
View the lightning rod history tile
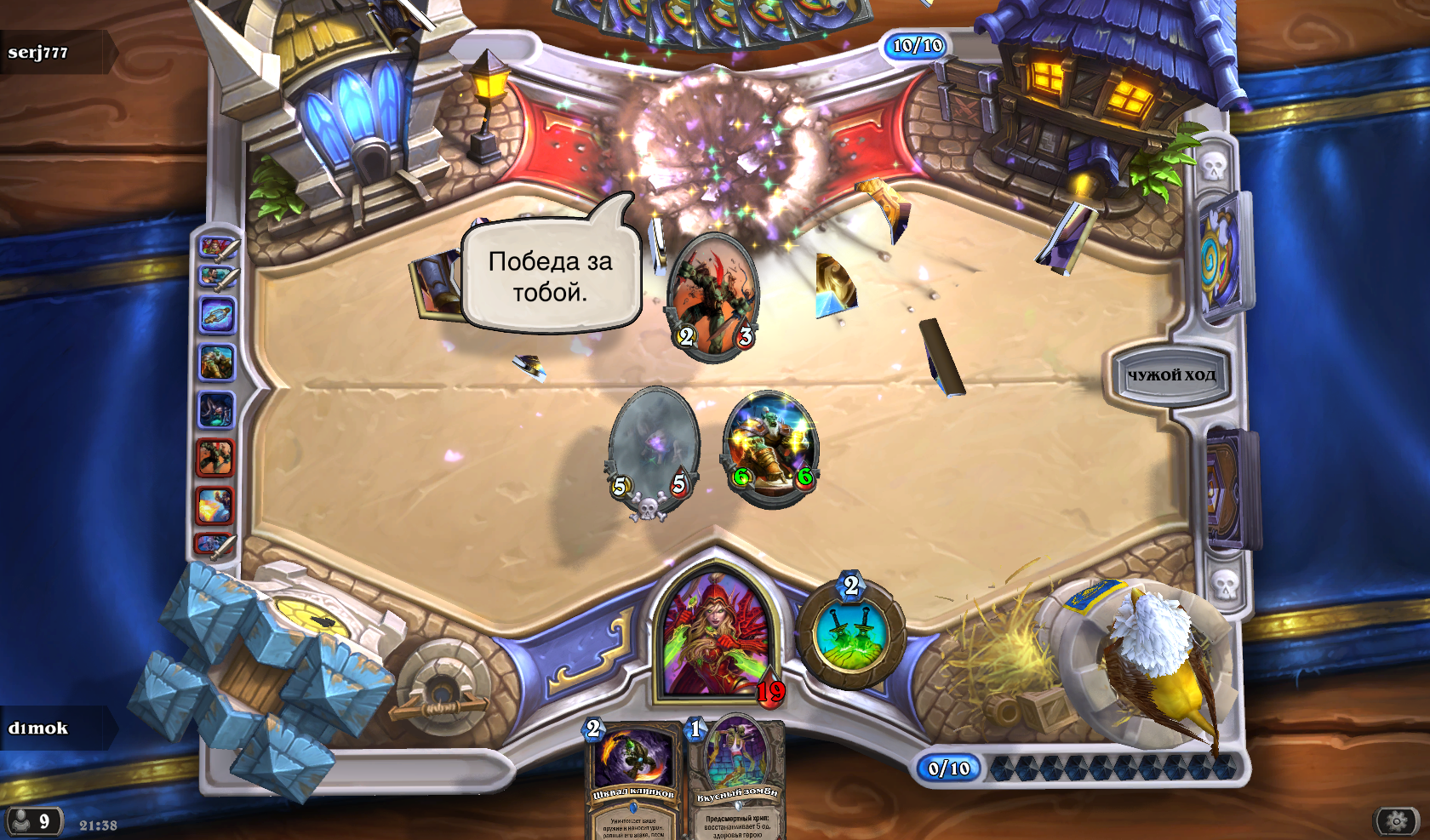[217, 315]
